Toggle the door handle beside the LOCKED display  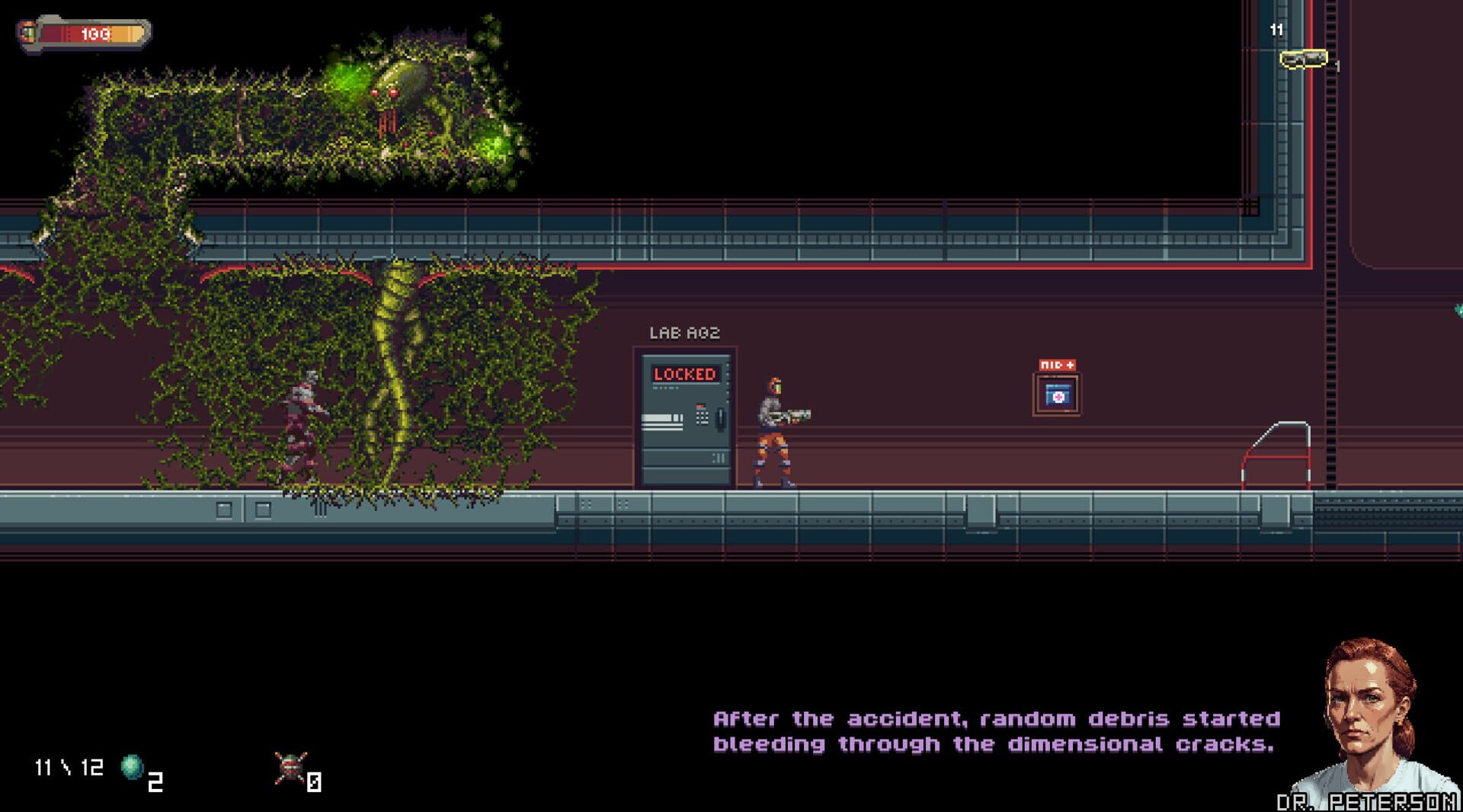click(721, 420)
